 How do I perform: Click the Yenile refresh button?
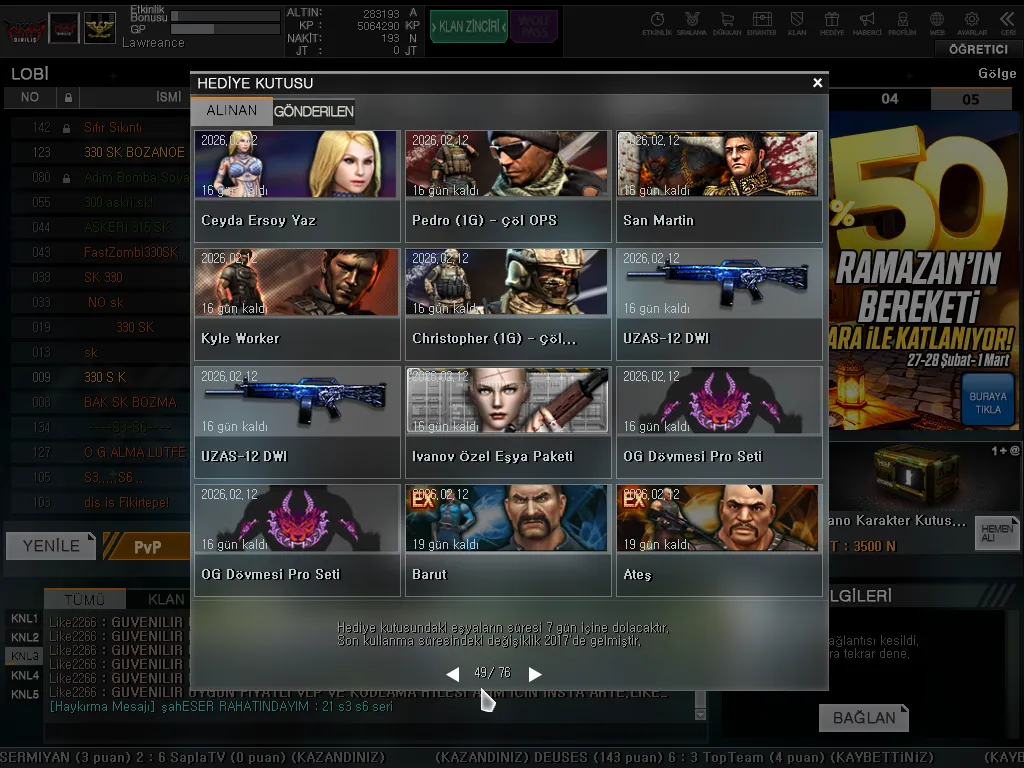[x=50, y=546]
